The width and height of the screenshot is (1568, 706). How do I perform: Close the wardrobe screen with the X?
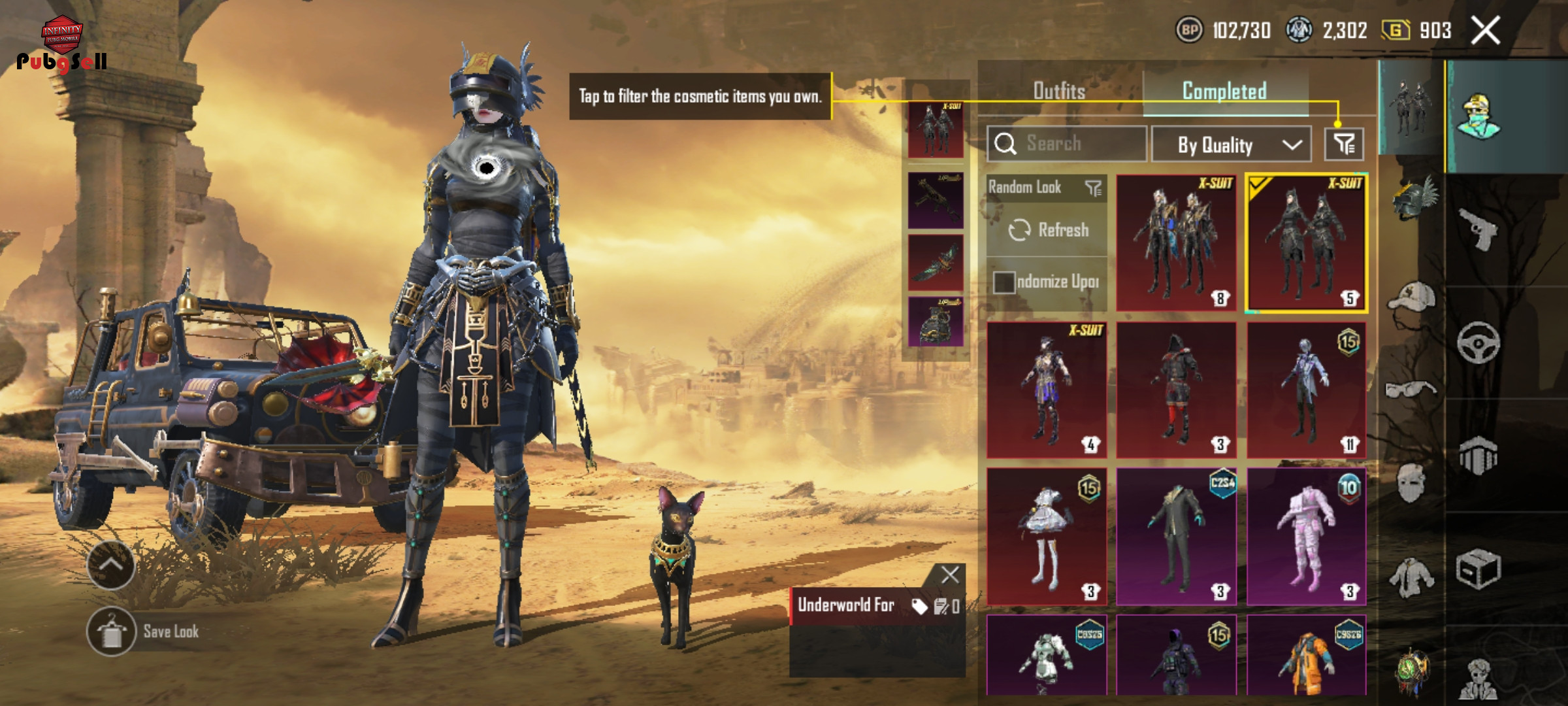[x=1485, y=31]
